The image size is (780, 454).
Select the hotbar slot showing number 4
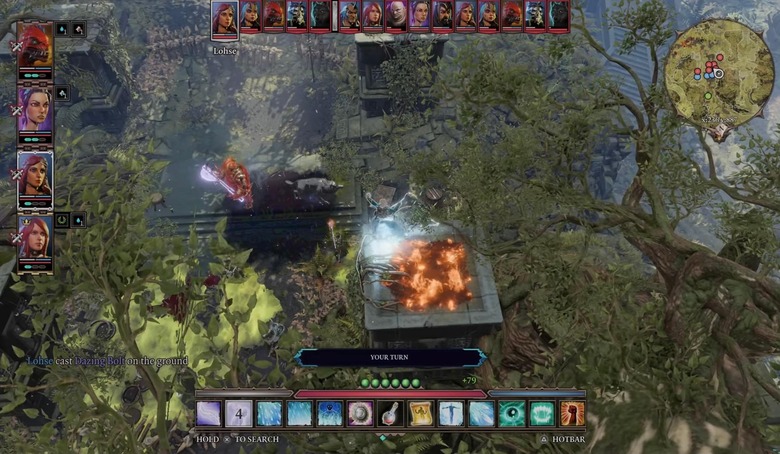(239, 414)
